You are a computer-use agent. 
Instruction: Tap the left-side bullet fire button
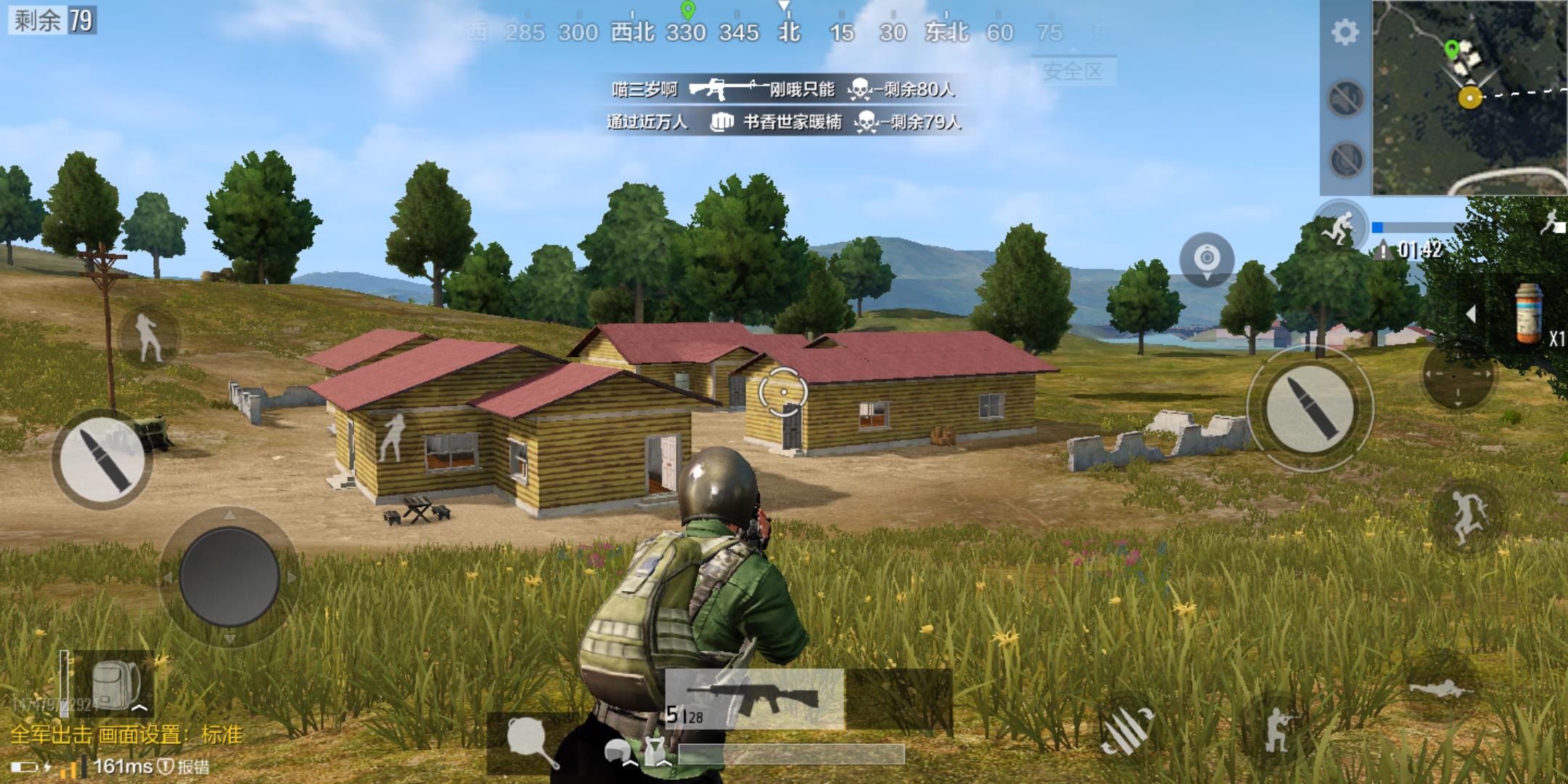point(102,459)
